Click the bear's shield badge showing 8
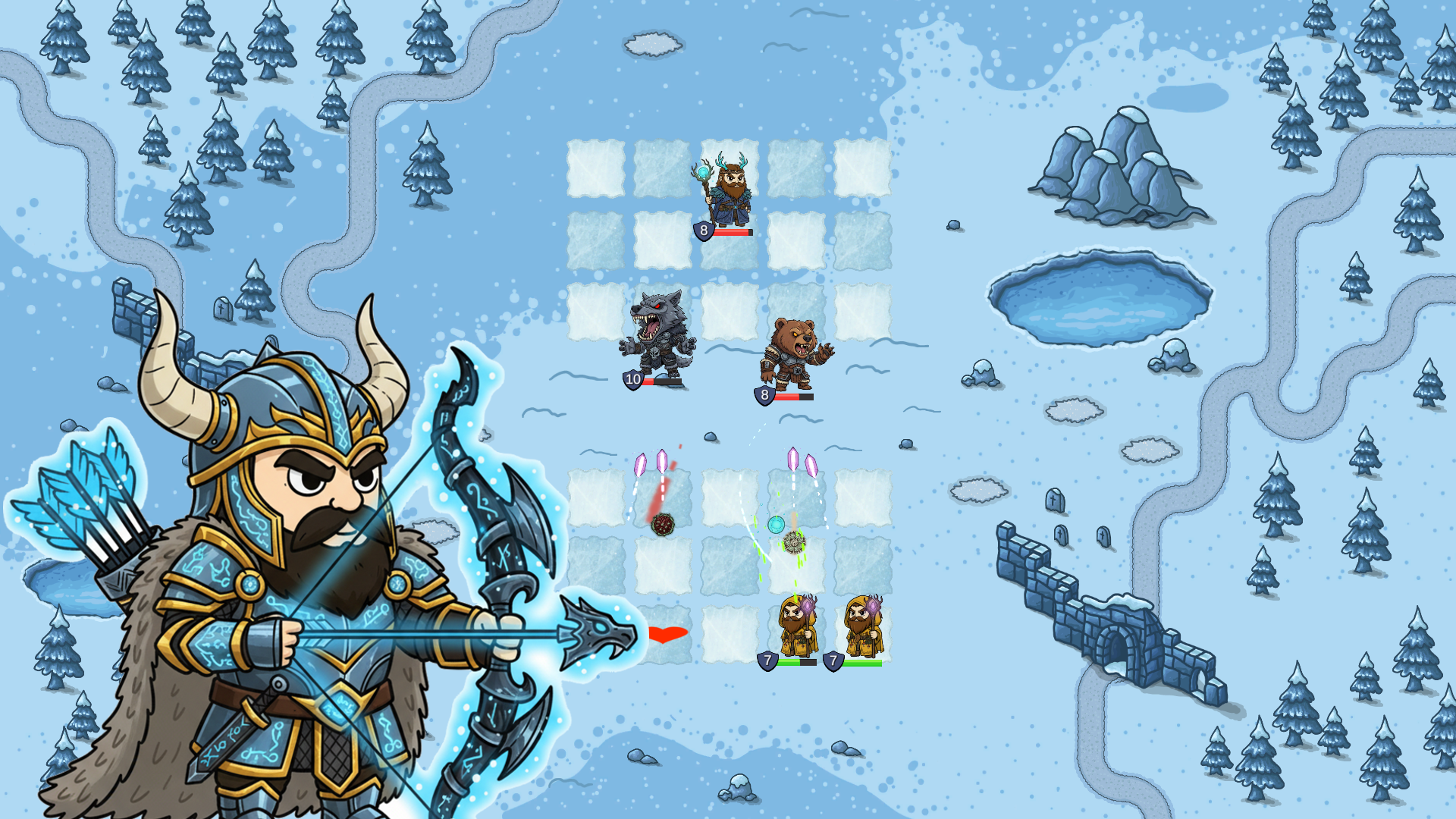The height and width of the screenshot is (819, 1456). [x=764, y=393]
